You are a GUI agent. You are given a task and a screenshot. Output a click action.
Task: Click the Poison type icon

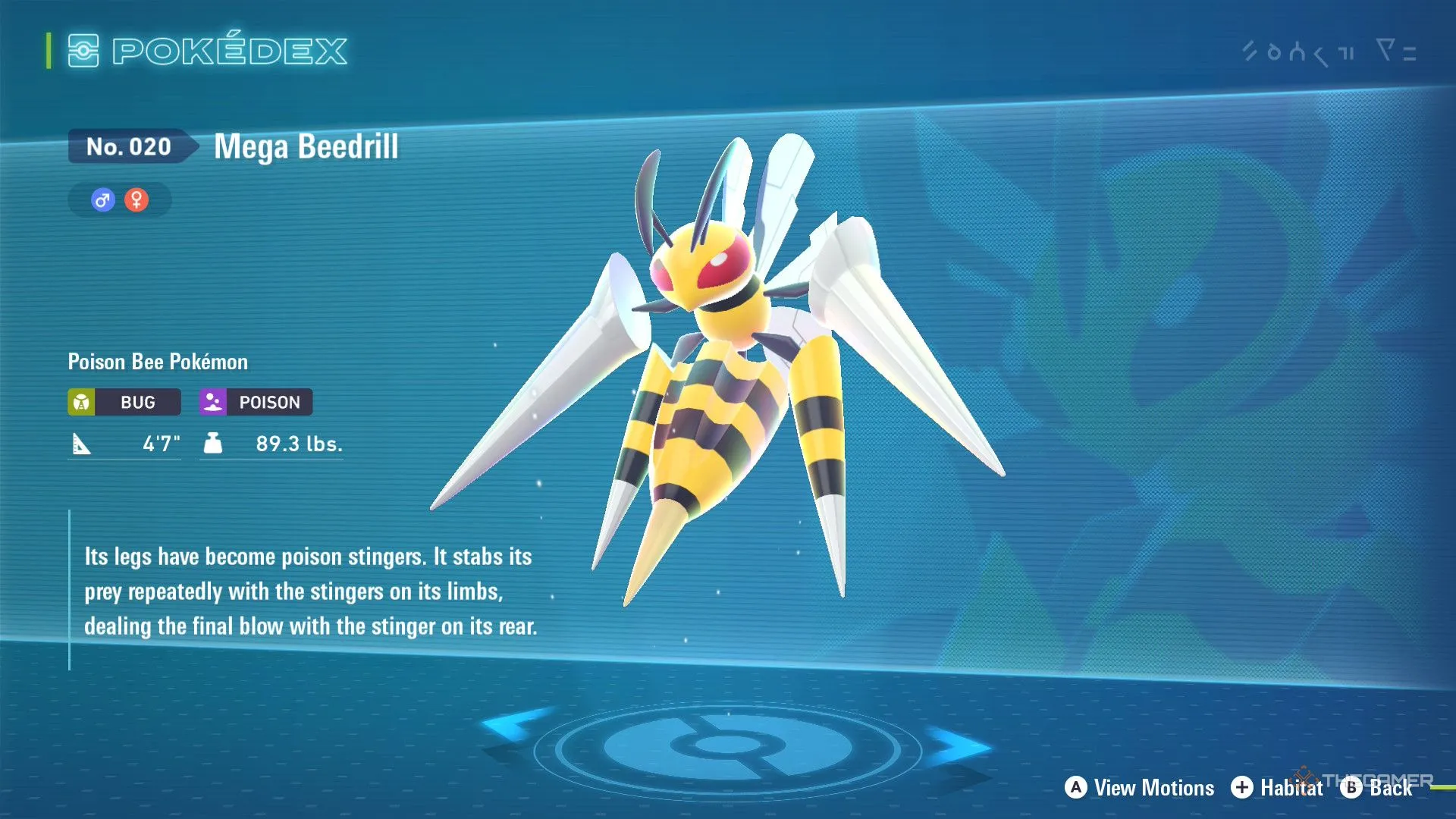[213, 402]
